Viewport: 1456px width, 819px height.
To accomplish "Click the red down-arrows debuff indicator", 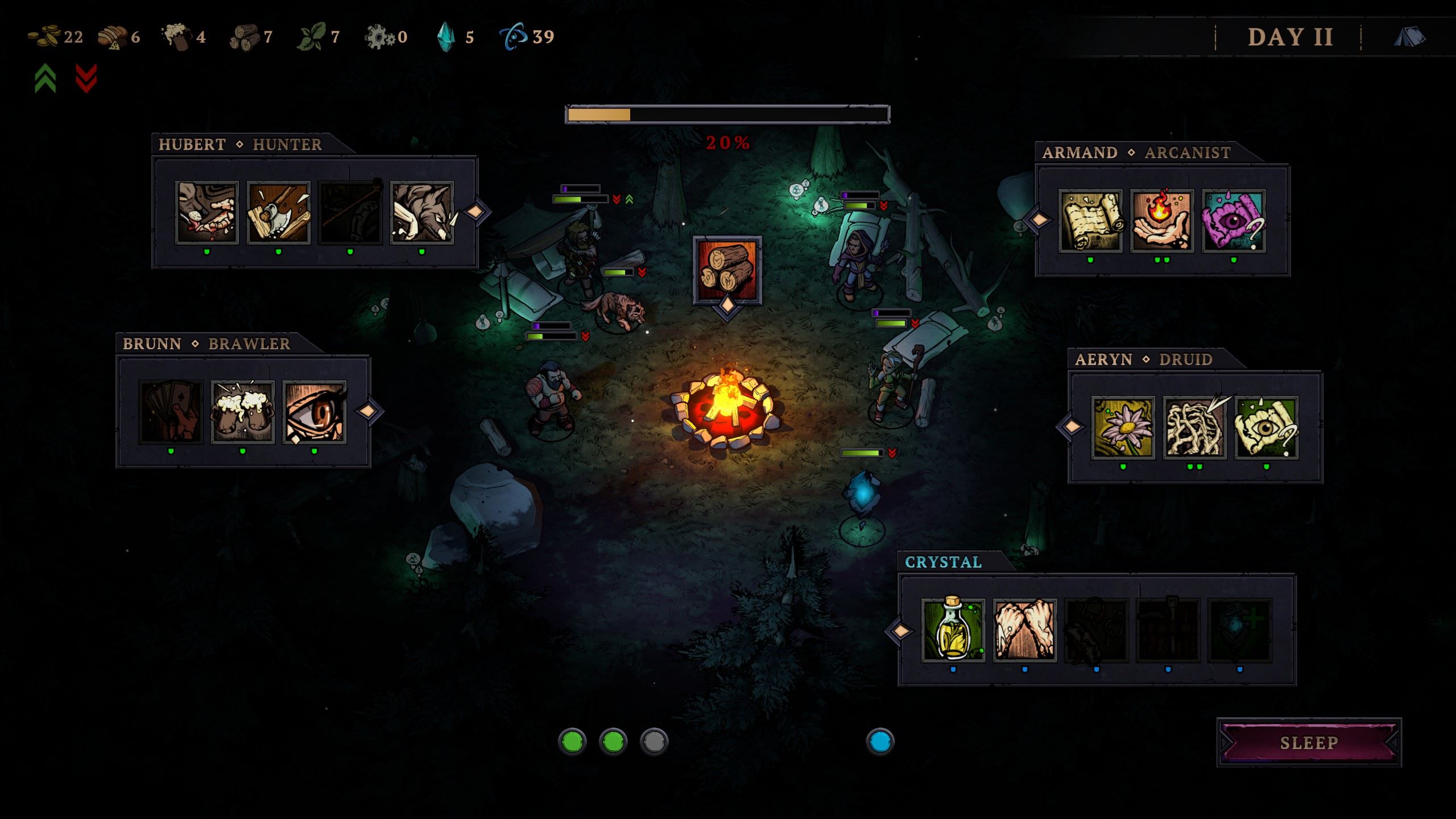I will pos(86,78).
